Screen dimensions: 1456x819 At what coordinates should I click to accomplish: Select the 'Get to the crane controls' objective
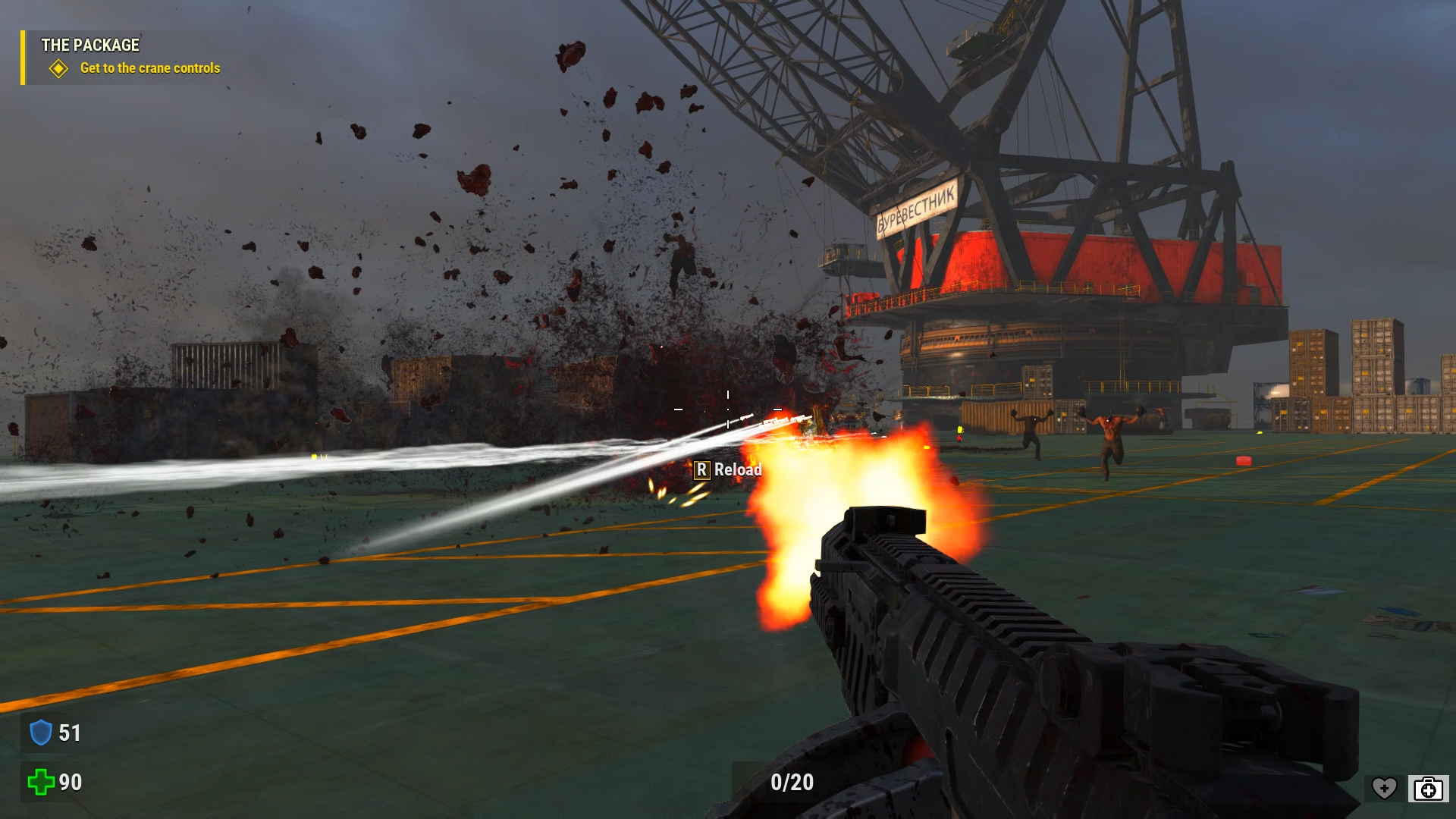click(149, 68)
